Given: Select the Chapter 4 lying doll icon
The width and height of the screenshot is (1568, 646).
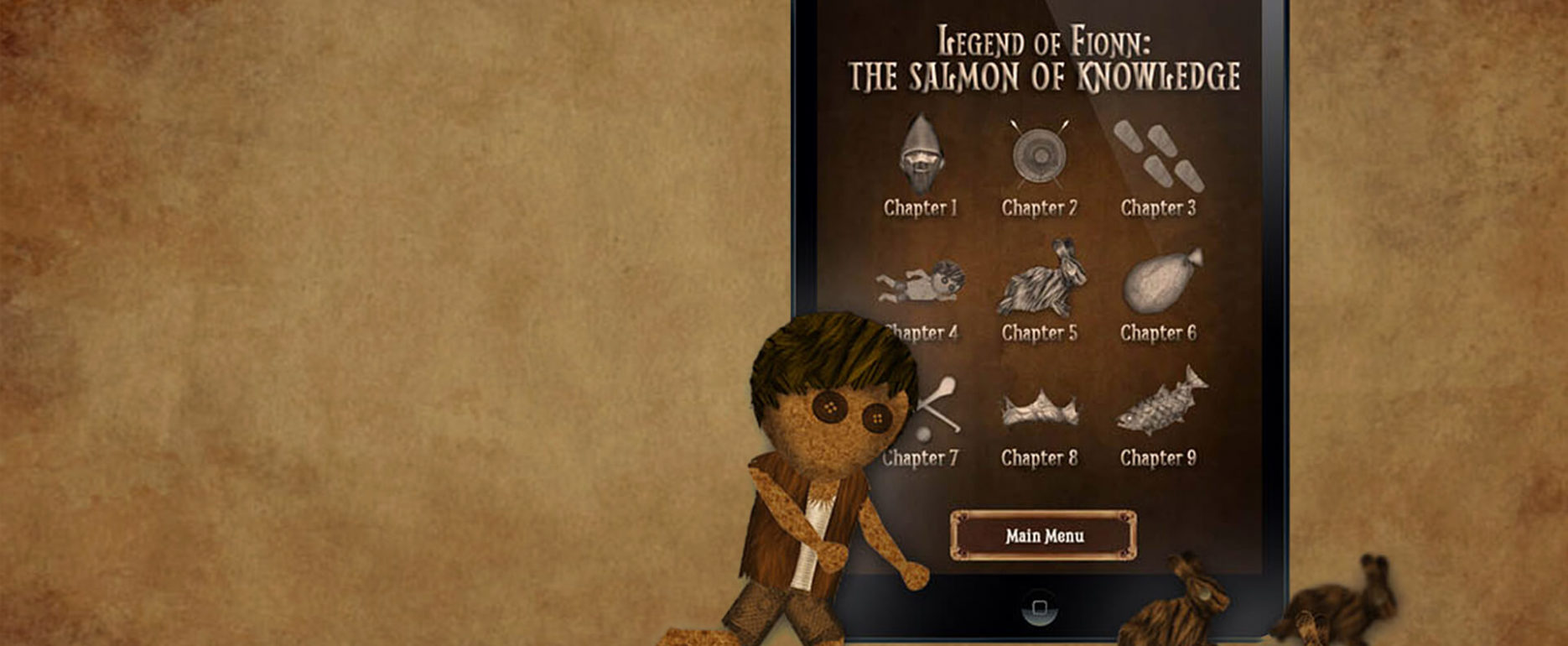Looking at the screenshot, I should (x=922, y=283).
